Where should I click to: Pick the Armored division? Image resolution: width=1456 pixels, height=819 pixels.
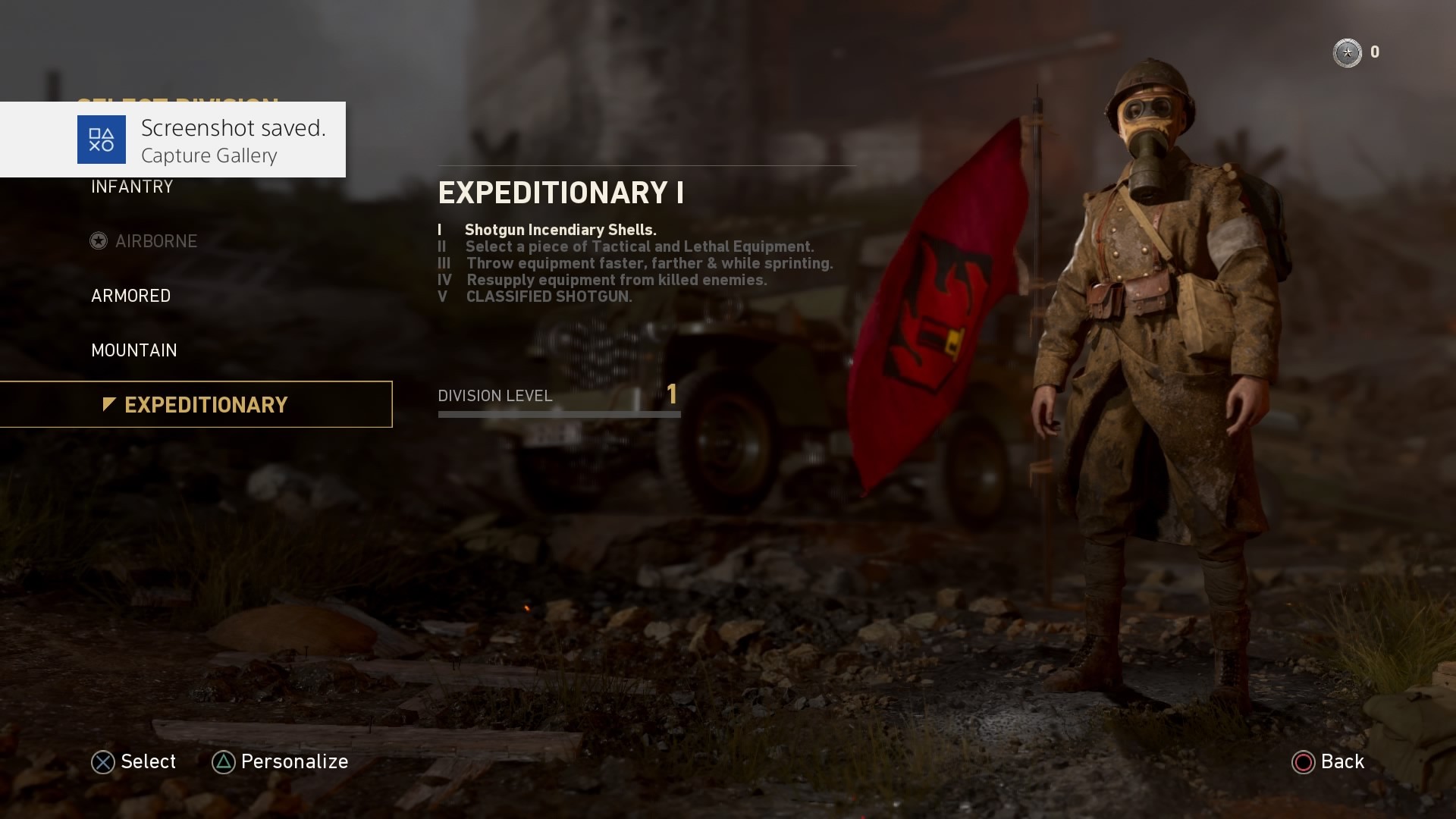(x=130, y=296)
